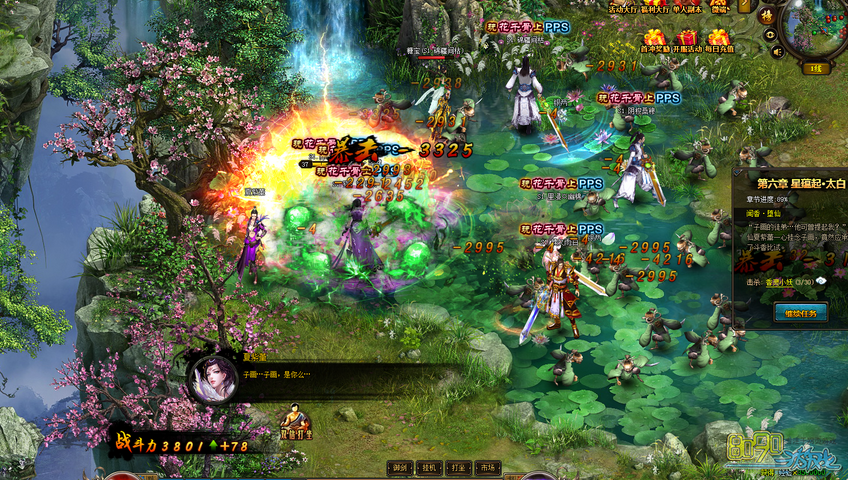Click the quest cloud teleport icon
The height and width of the screenshot is (480, 848).
click(x=822, y=282)
